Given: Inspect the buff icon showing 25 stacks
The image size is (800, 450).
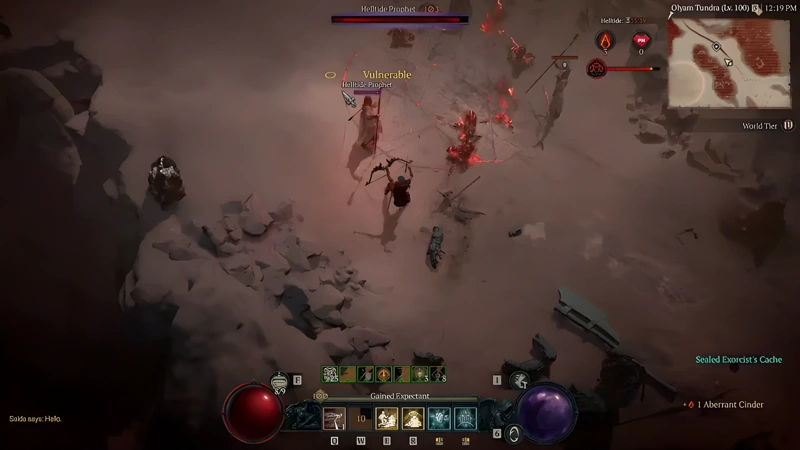Looking at the screenshot, I should click(330, 374).
